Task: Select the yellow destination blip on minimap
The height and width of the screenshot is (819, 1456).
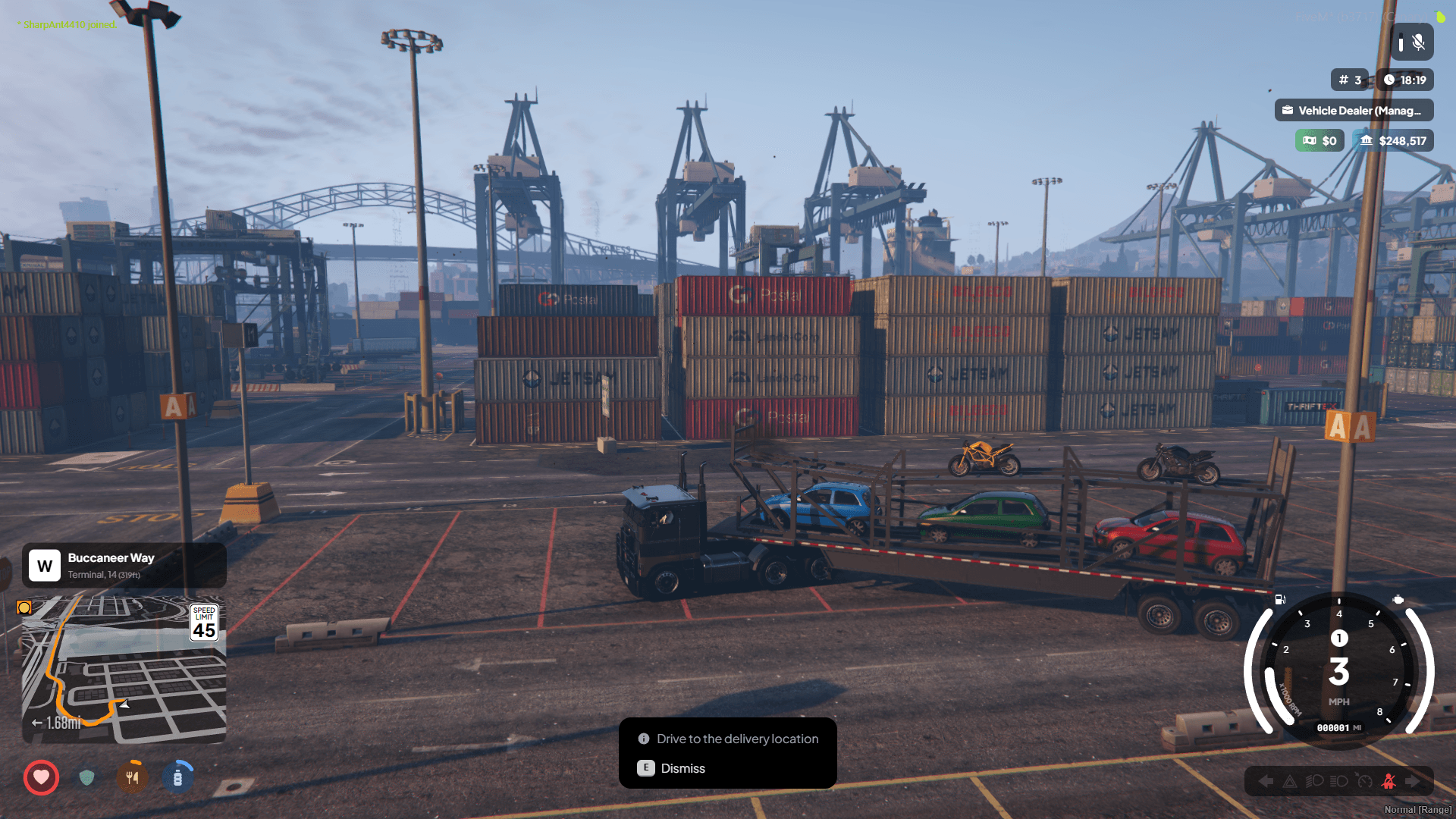Action: point(24,607)
